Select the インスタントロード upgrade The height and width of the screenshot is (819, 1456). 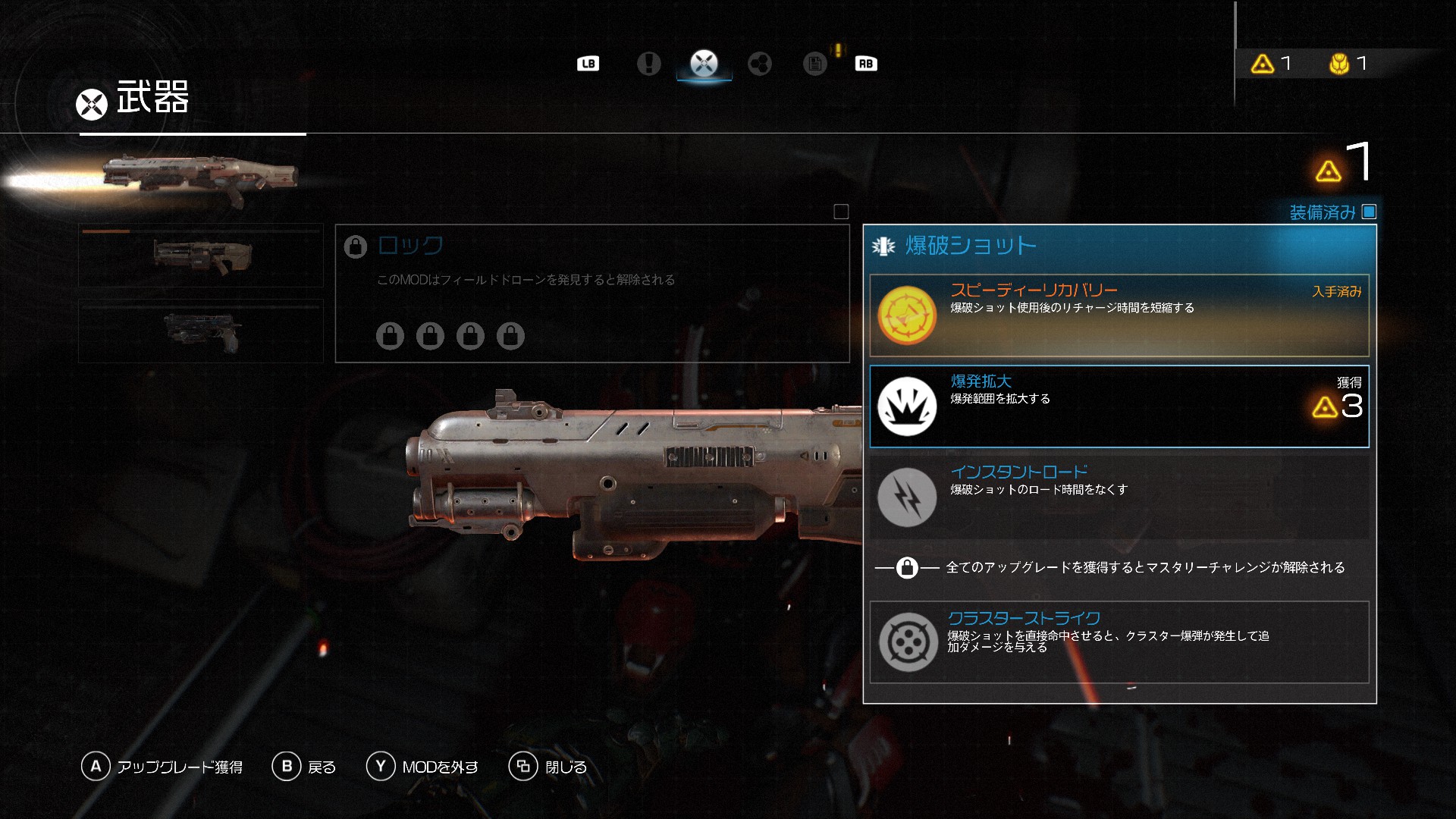pyautogui.click(x=1119, y=497)
